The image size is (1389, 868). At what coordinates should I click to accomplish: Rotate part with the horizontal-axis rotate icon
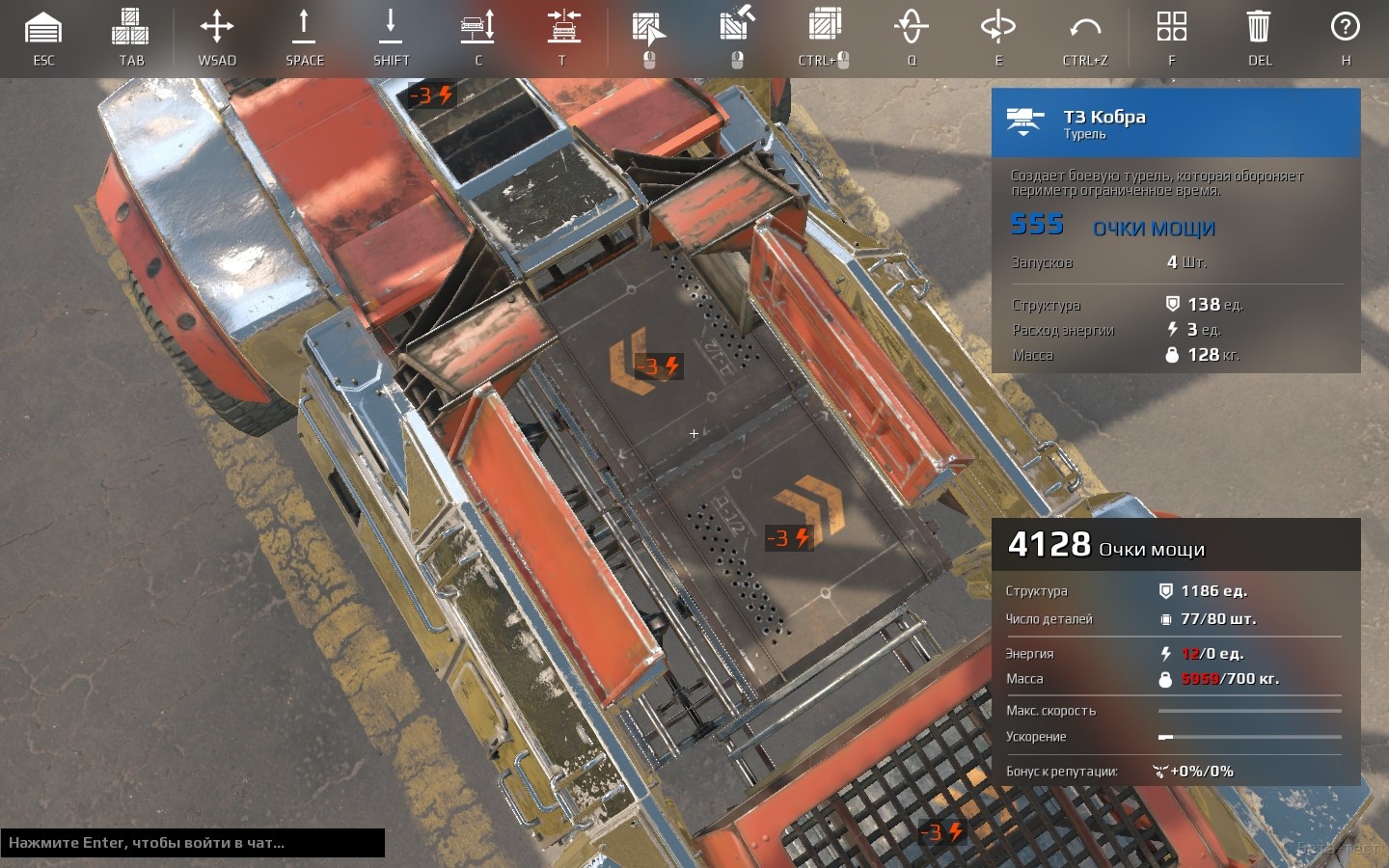pos(997,27)
